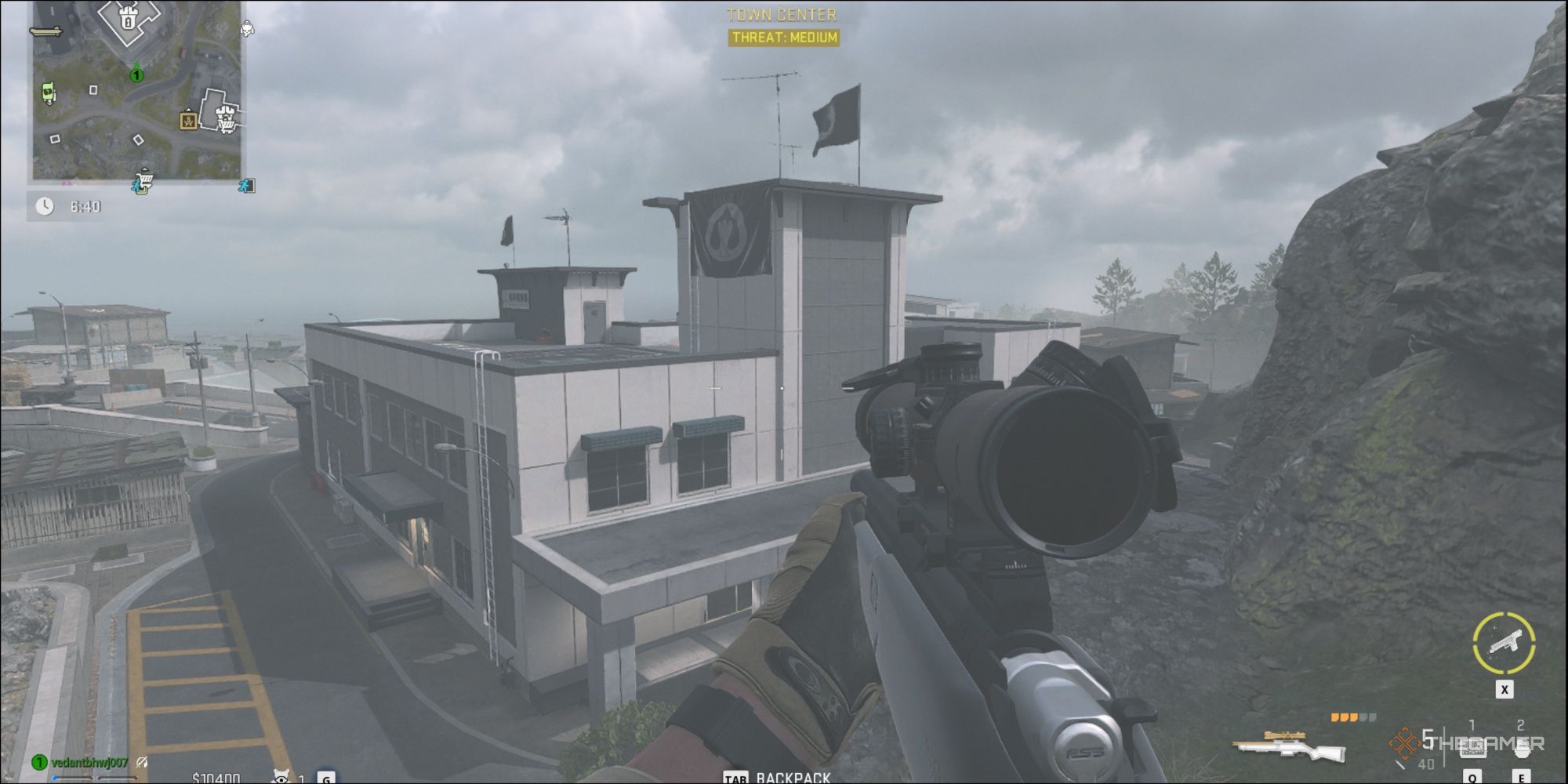Toggle the X key pistol swap indicator
Image resolution: width=1568 pixels, height=784 pixels.
pos(1504,688)
